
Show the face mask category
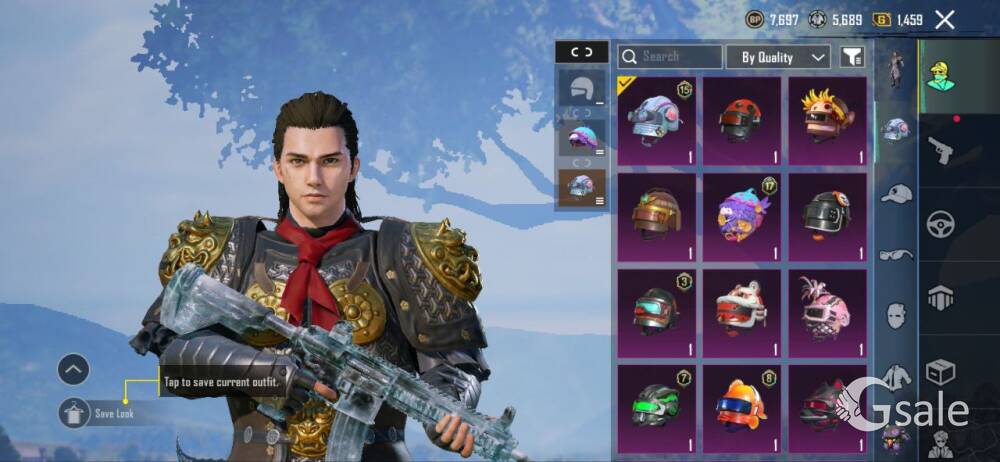pos(896,316)
